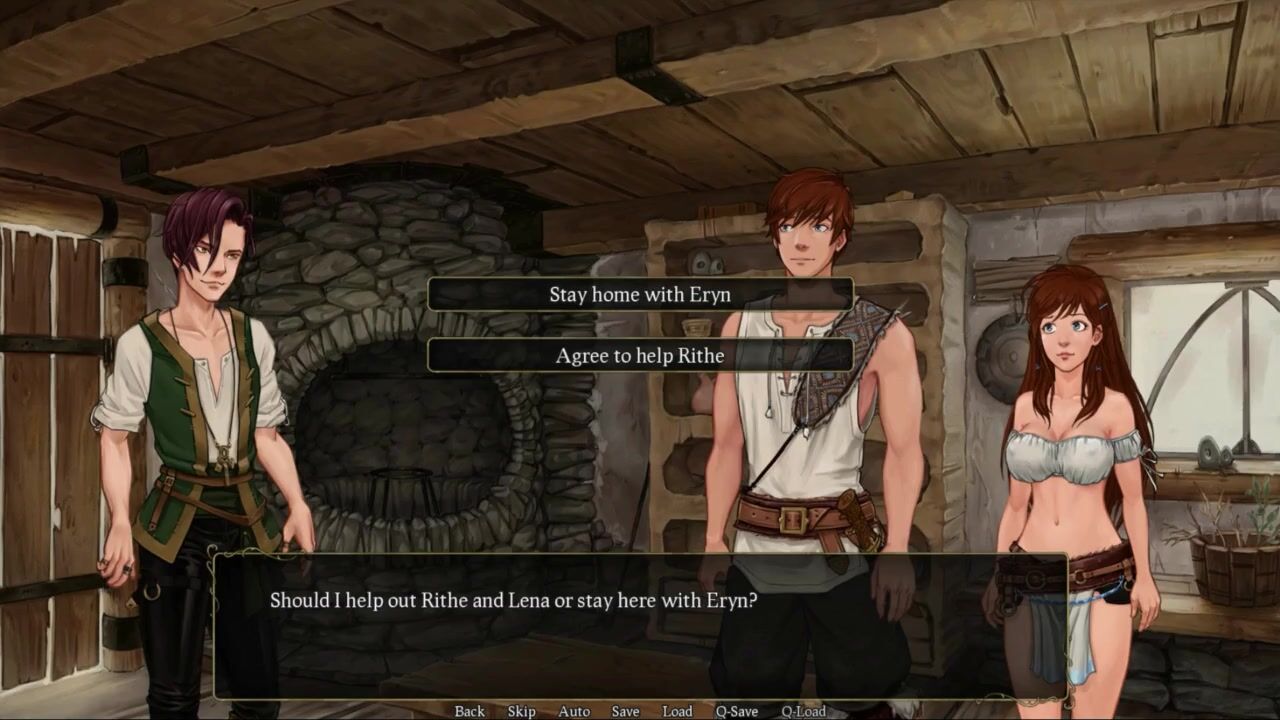Open the Load menu
1280x720 pixels.
pyautogui.click(x=677, y=711)
